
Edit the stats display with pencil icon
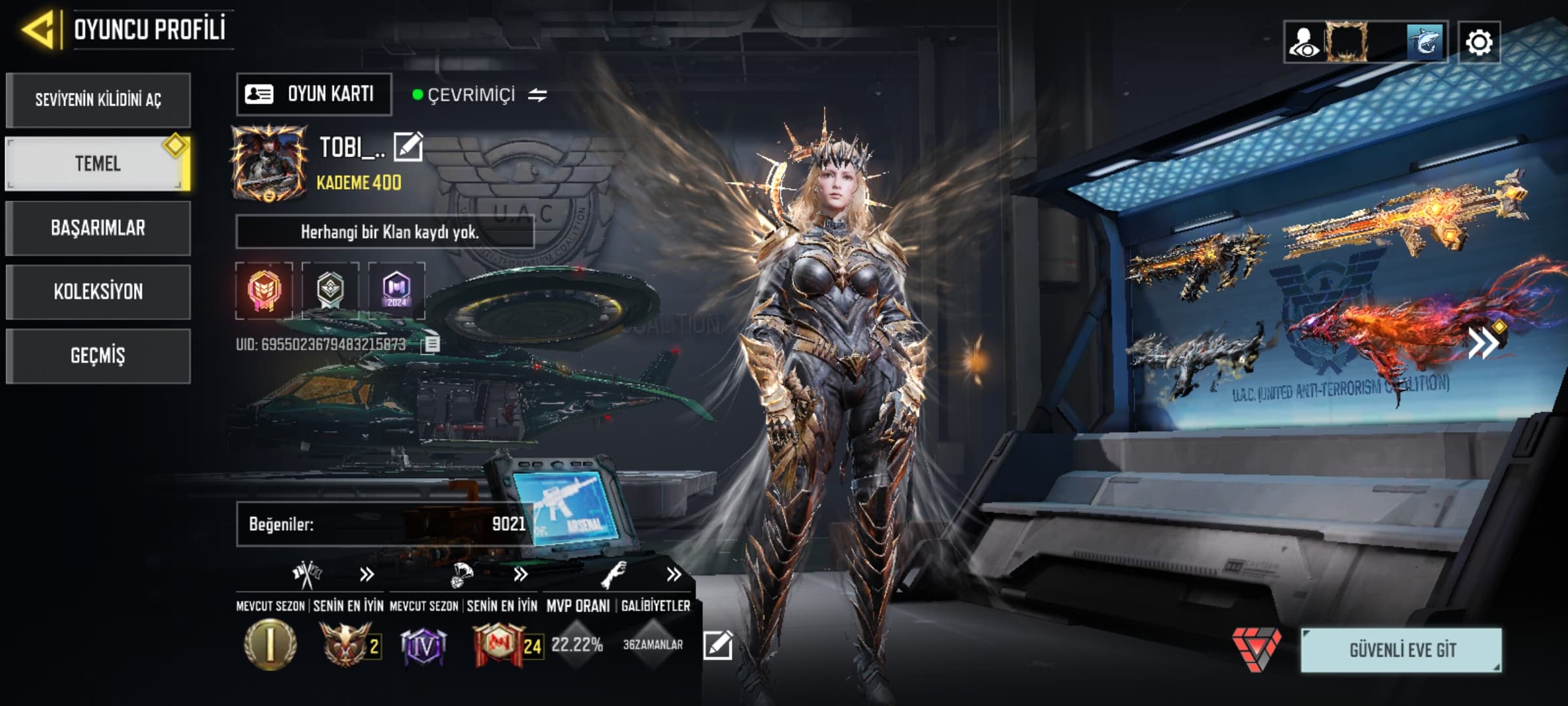[717, 645]
